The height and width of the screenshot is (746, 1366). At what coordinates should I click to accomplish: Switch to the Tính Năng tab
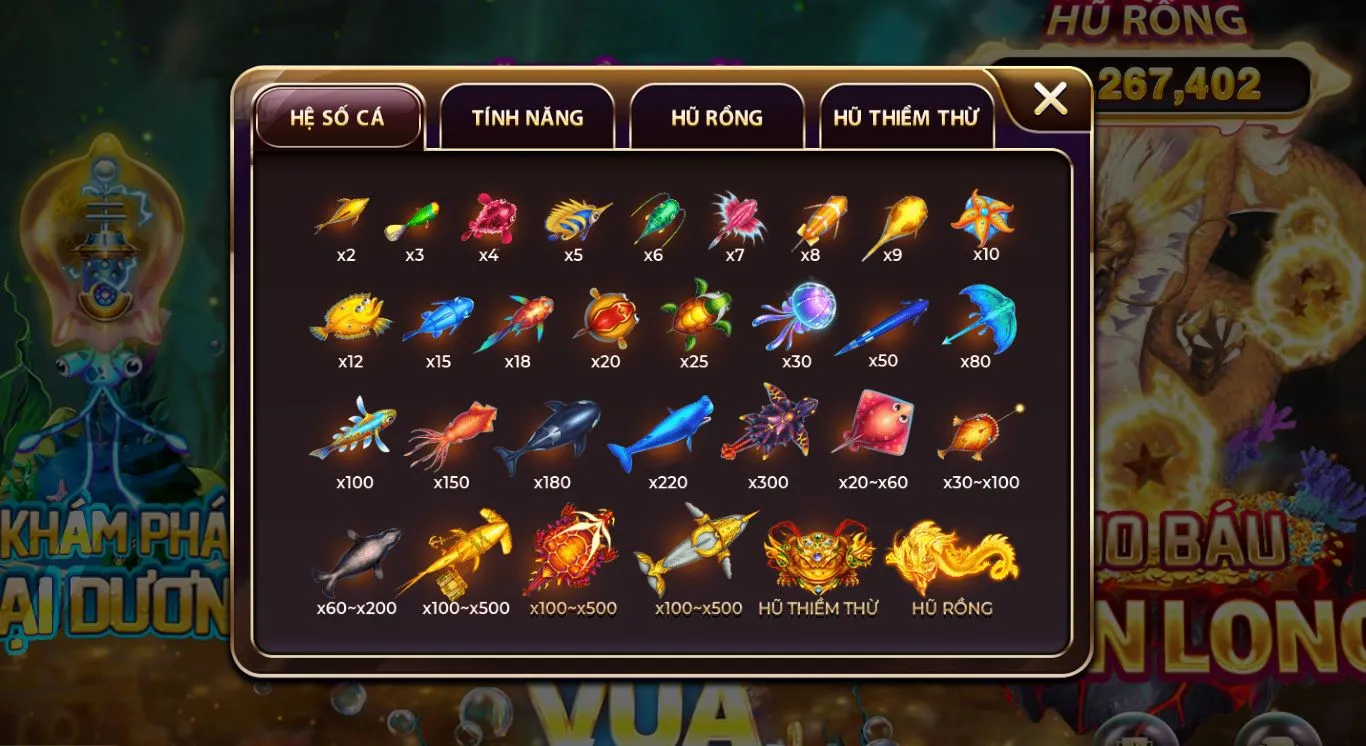tap(528, 117)
